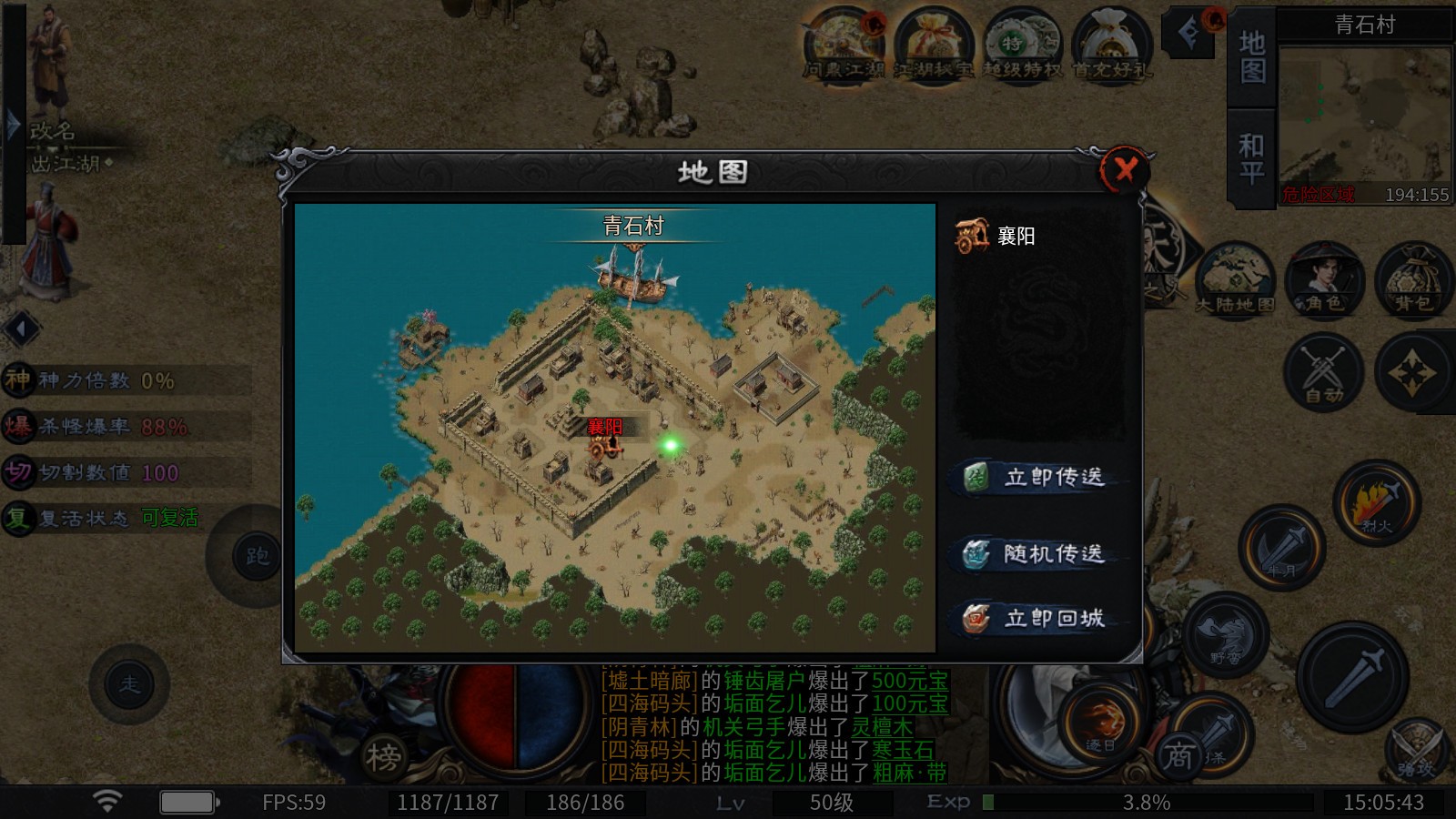The image size is (1456, 819).
Task: Select 立即回城 return to town
Action: point(1038,619)
